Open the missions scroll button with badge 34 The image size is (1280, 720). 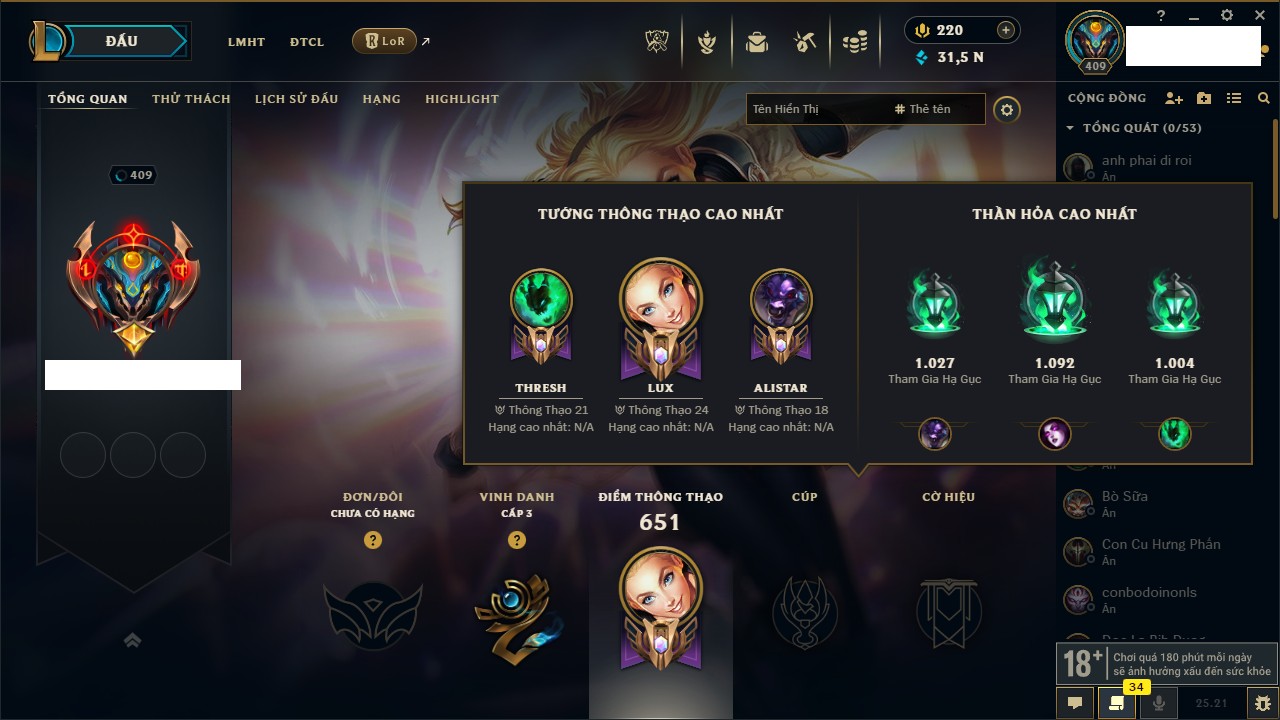point(1116,703)
